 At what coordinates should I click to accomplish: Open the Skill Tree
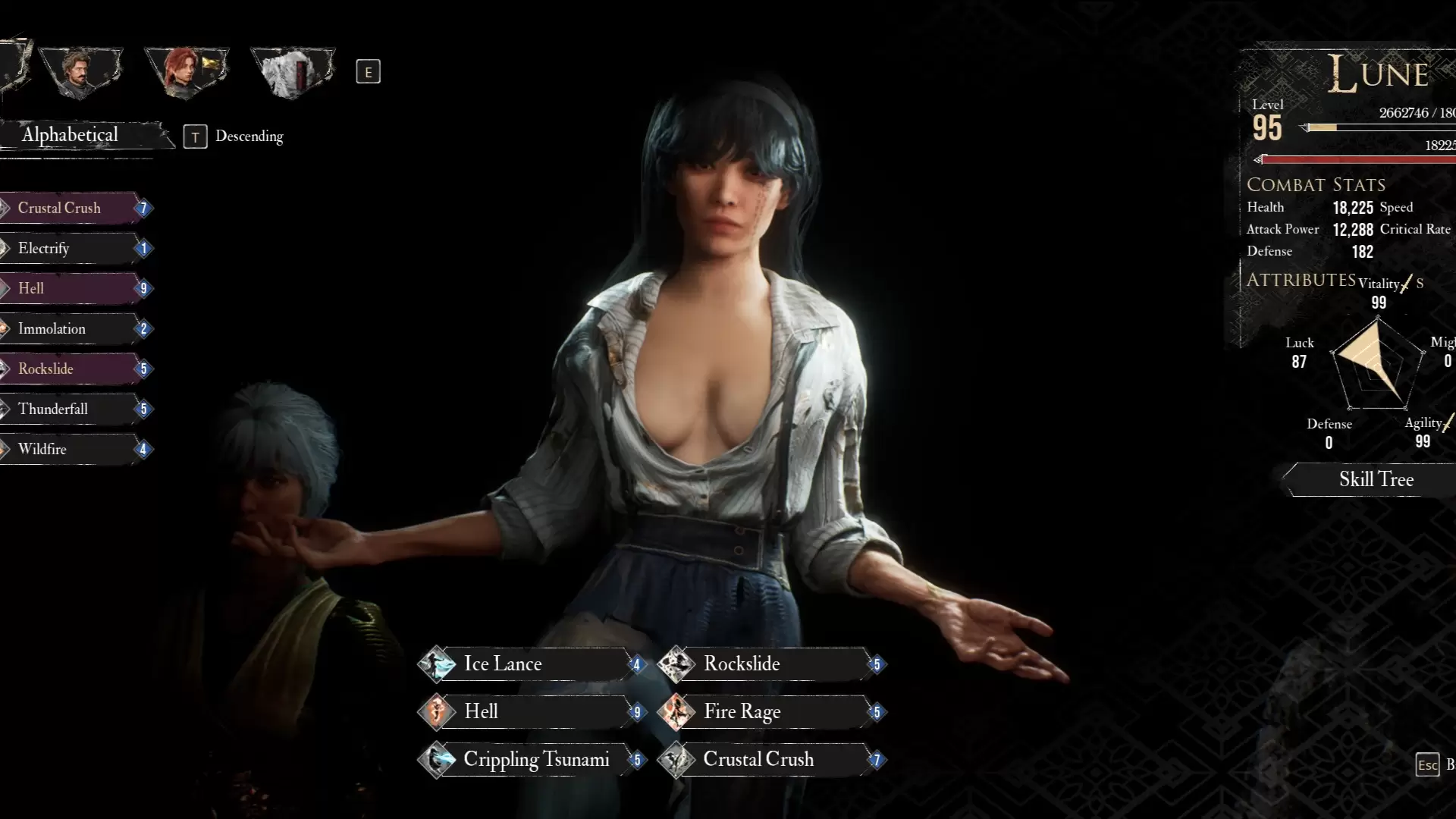tap(1376, 479)
